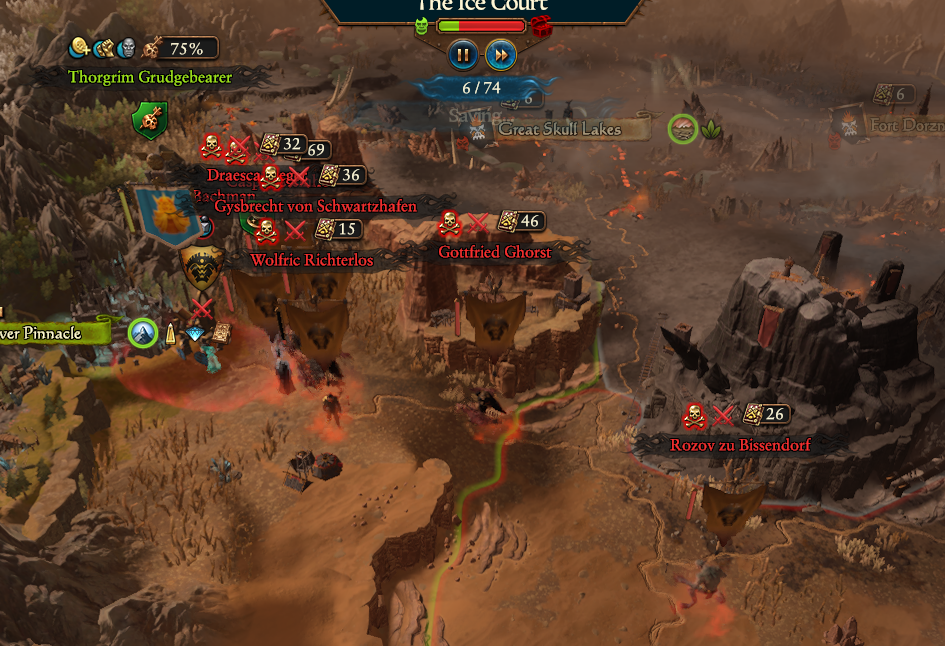Select Wolfric Richterlos's army label

point(312,260)
